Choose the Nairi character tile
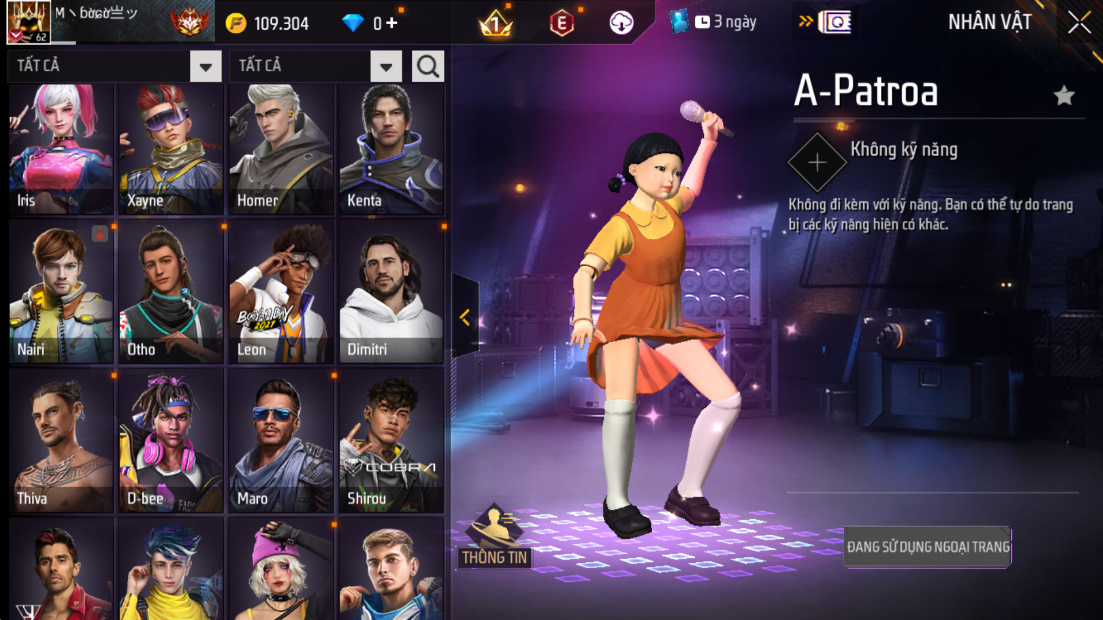The height and width of the screenshot is (620, 1103). [61, 291]
